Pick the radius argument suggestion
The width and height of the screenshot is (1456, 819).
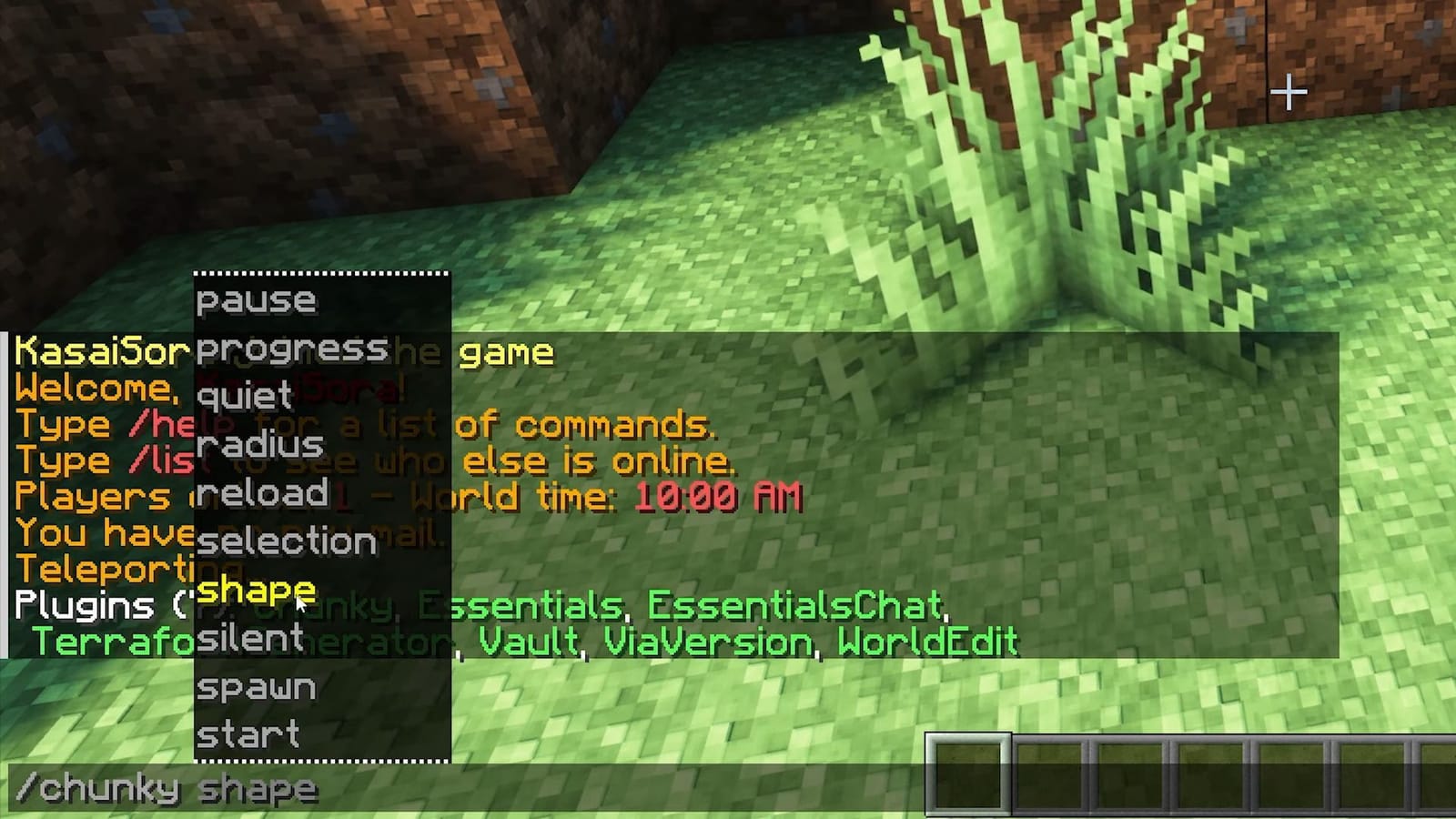coord(259,446)
